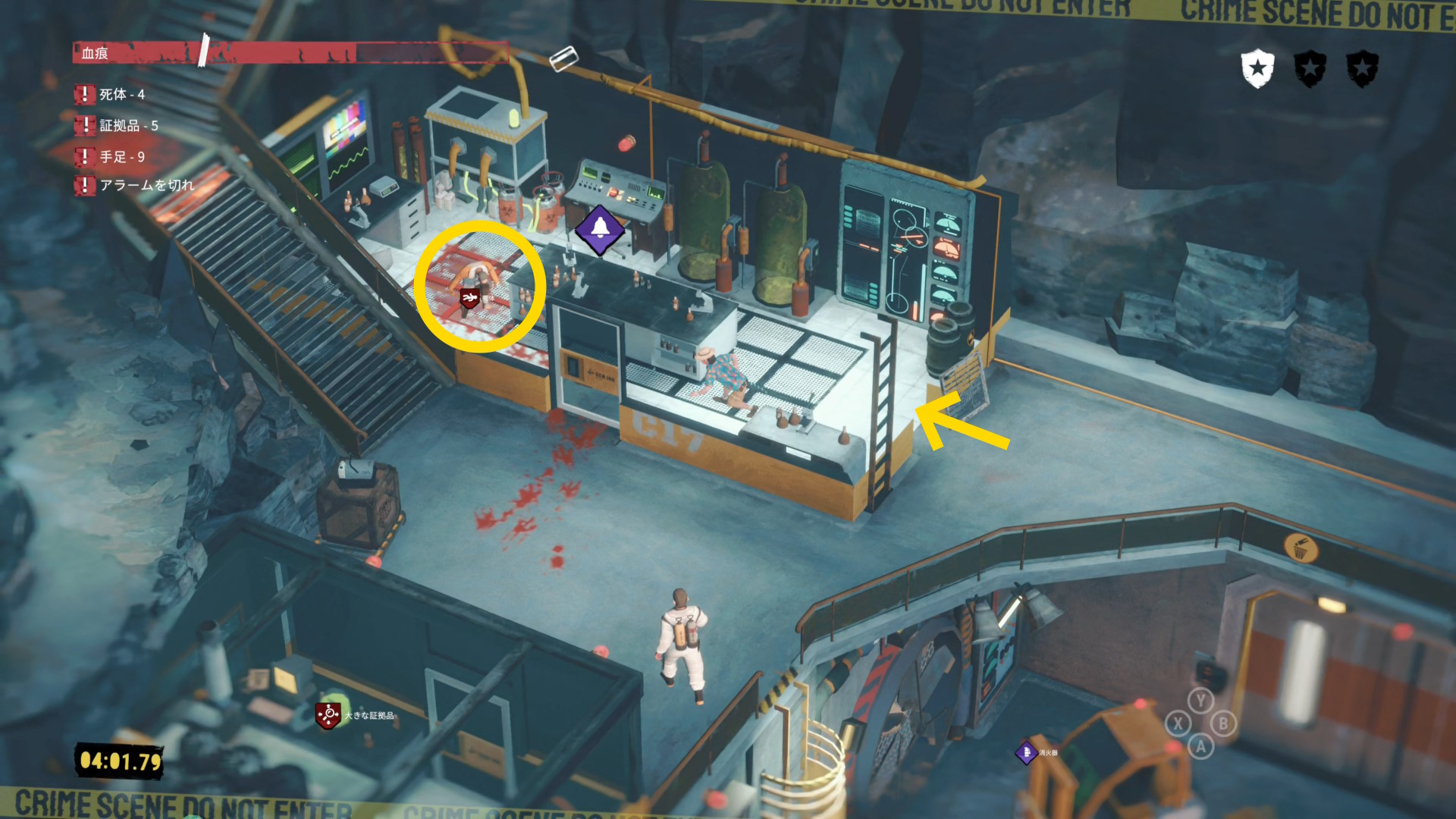This screenshot has width=1456, height=819.
Task: Click the purple fire extinguisher marker
Action: tap(1026, 752)
